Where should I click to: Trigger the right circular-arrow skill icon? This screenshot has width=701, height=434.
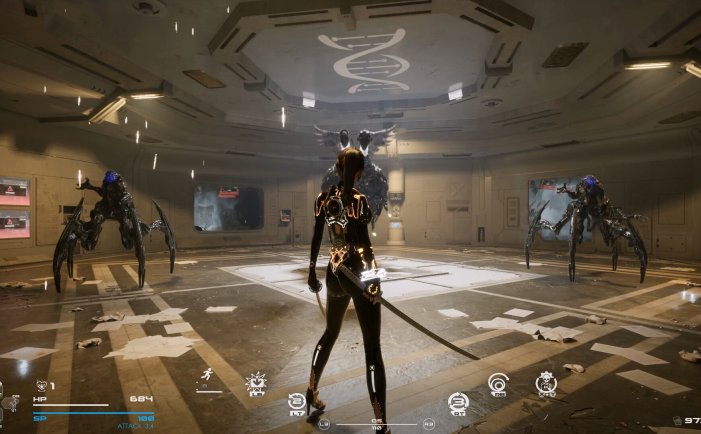click(457, 401)
